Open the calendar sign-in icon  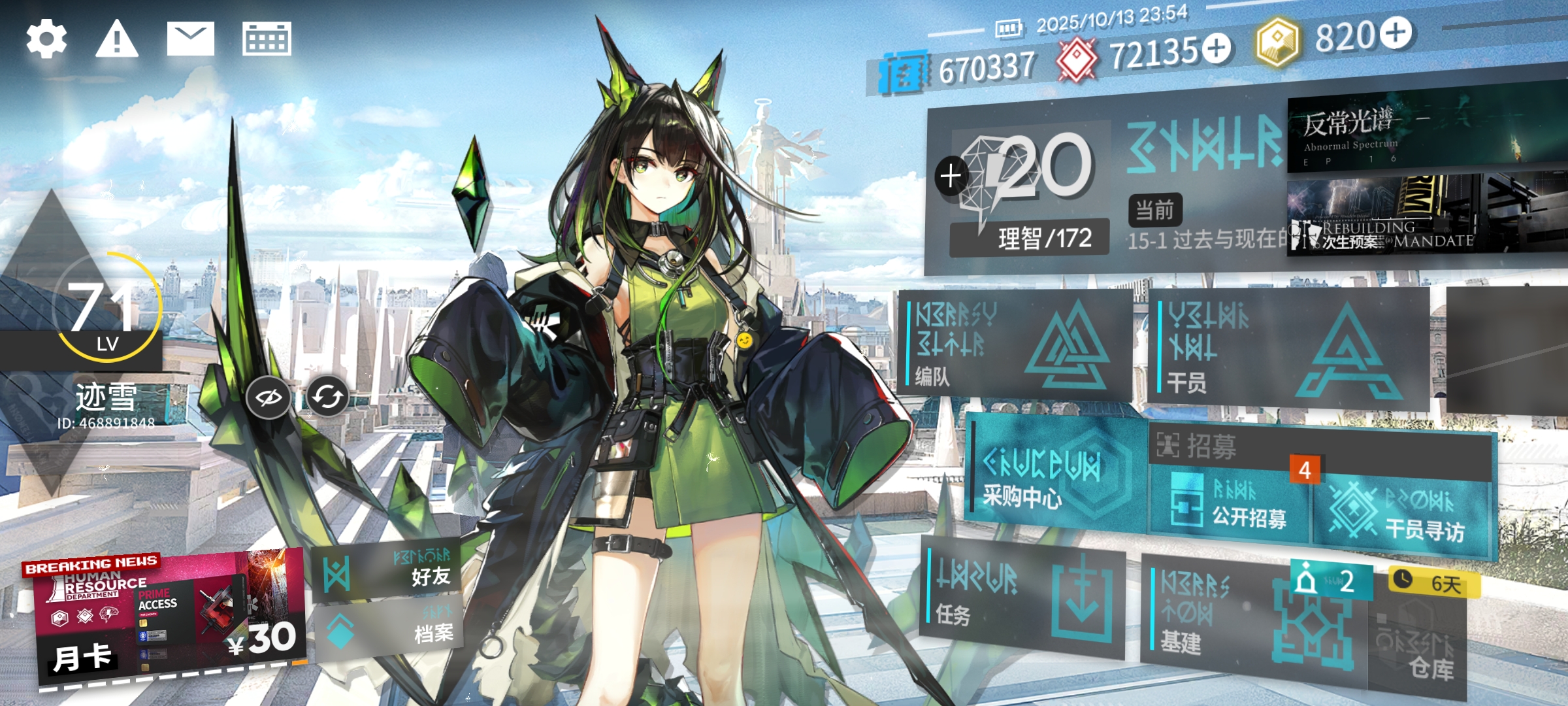pos(267,39)
